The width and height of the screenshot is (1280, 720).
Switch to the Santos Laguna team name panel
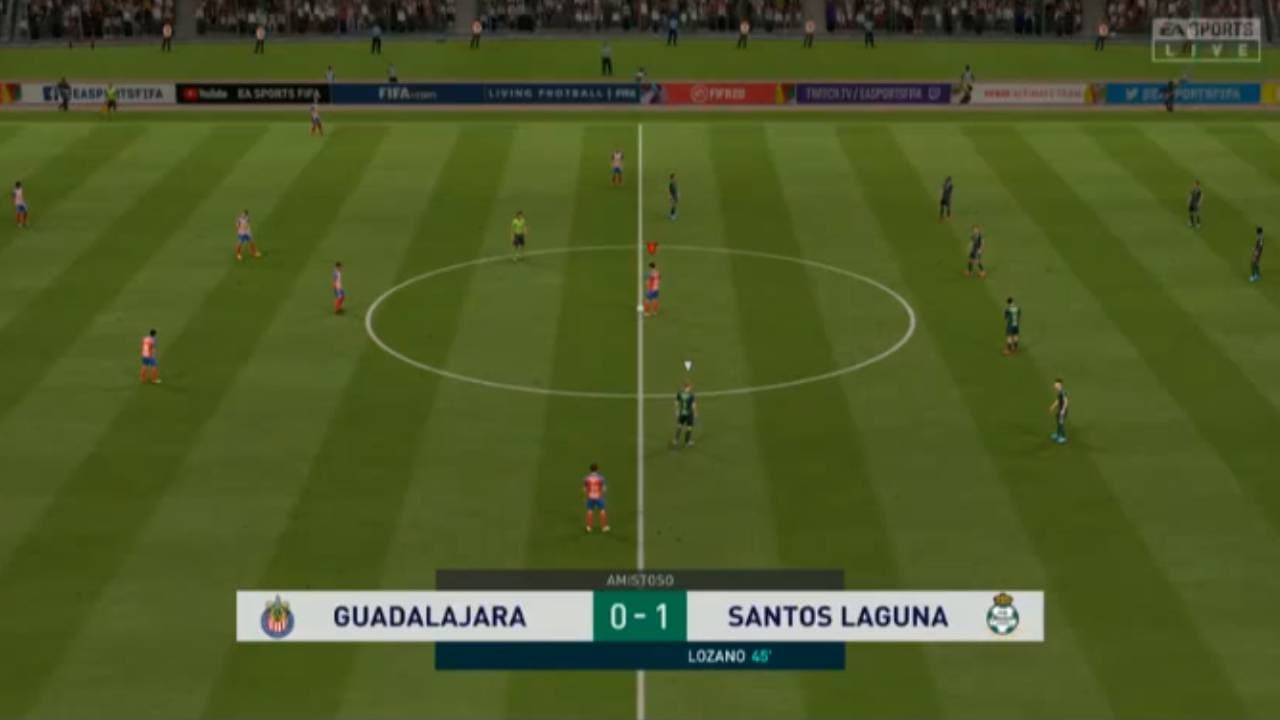840,617
